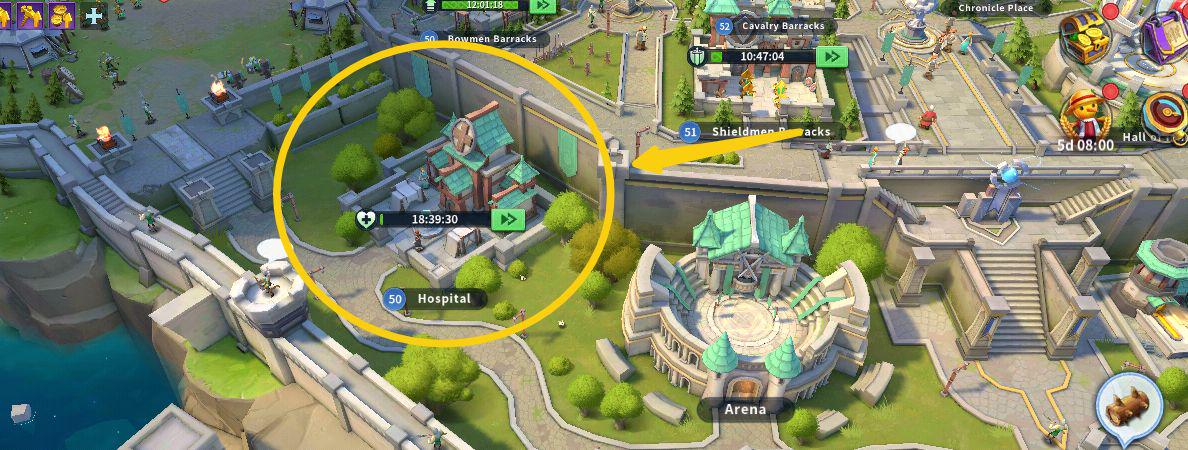The width and height of the screenshot is (1188, 450).
Task: Speed up the Shieldmen Barracks training timer
Action: pos(830,56)
